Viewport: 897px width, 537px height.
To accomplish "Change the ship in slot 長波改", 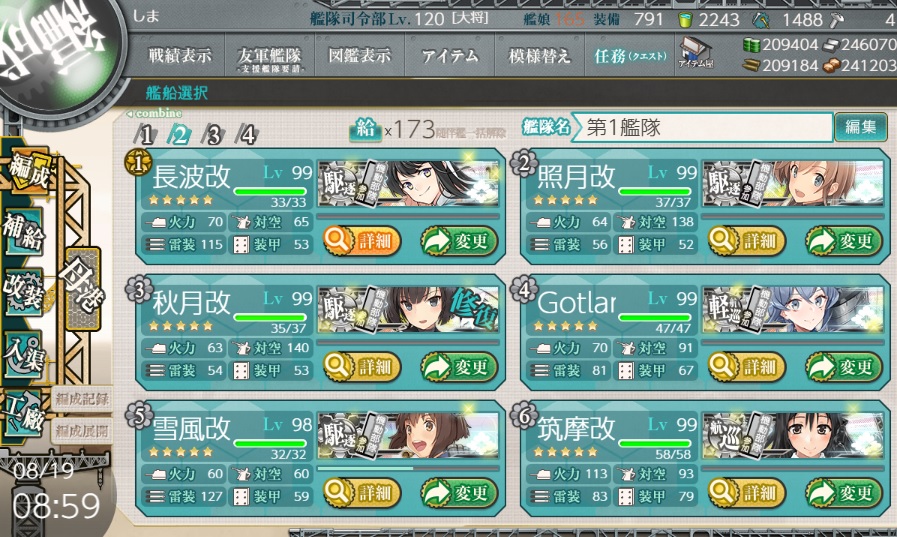I will point(458,240).
